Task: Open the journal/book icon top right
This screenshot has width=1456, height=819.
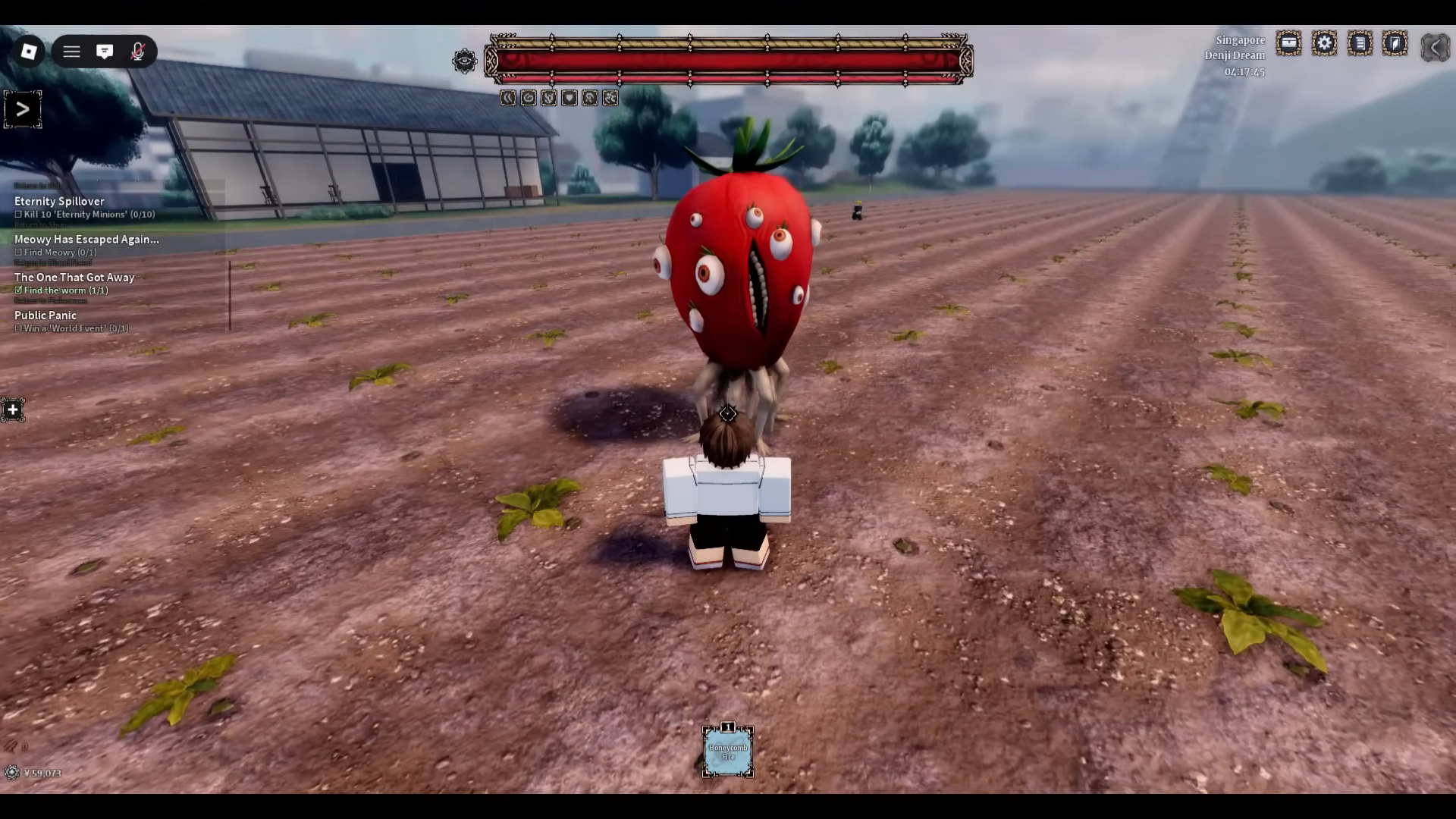Action: pos(1396,43)
